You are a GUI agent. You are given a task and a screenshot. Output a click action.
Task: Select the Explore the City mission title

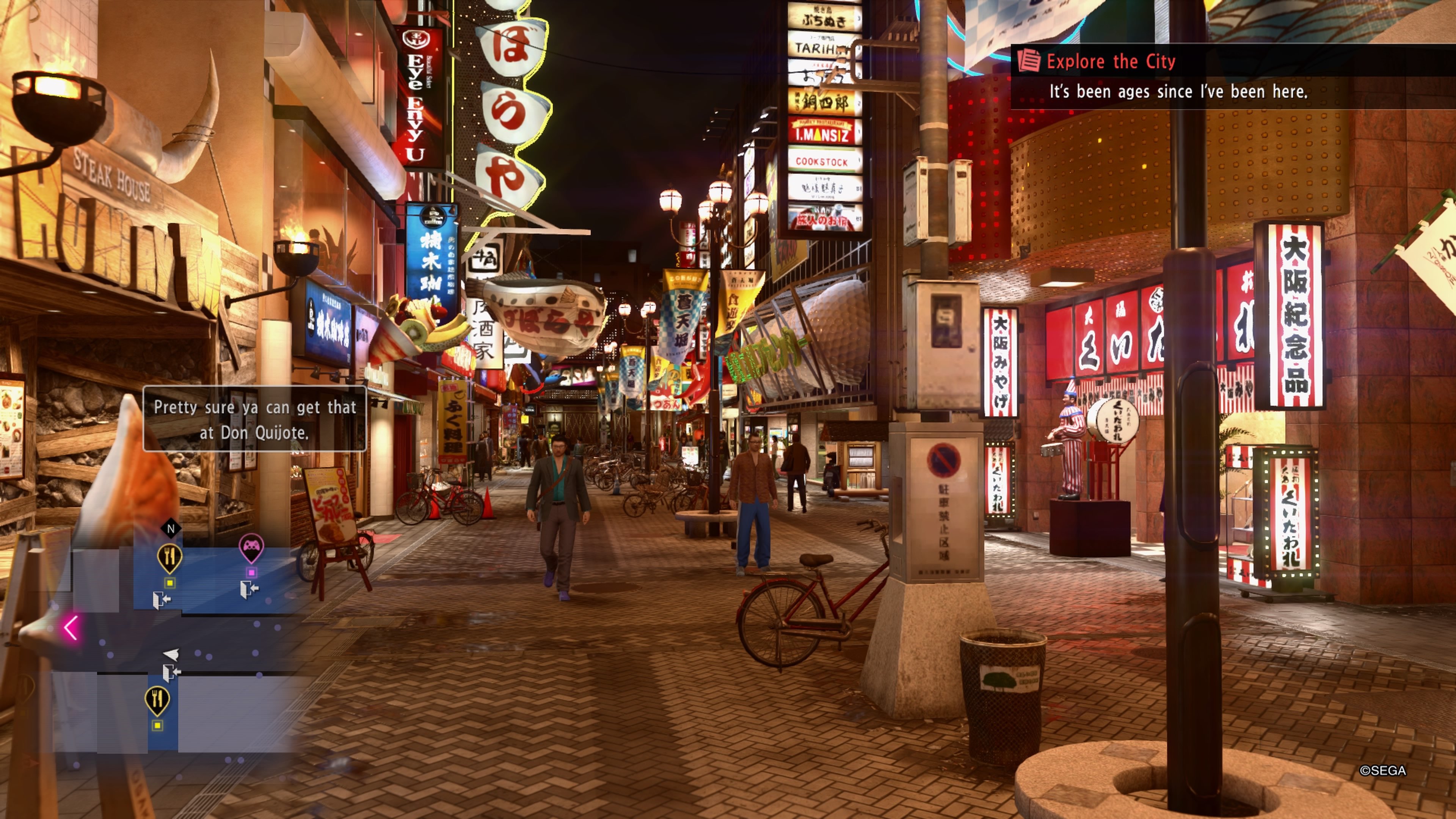pos(1110,61)
